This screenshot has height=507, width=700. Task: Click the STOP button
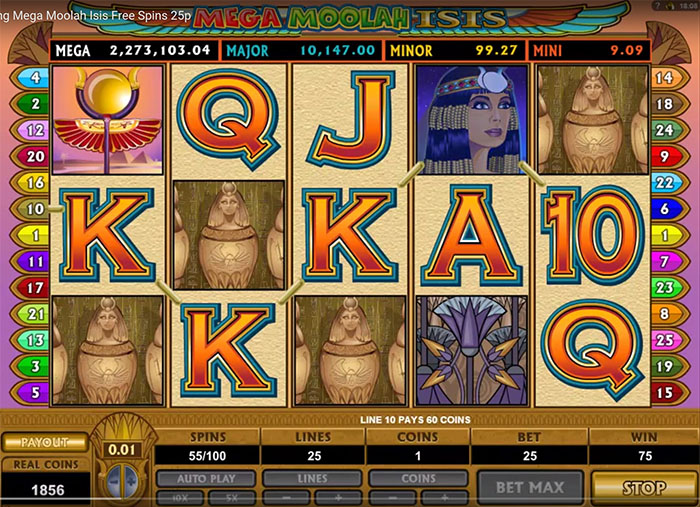tap(643, 488)
